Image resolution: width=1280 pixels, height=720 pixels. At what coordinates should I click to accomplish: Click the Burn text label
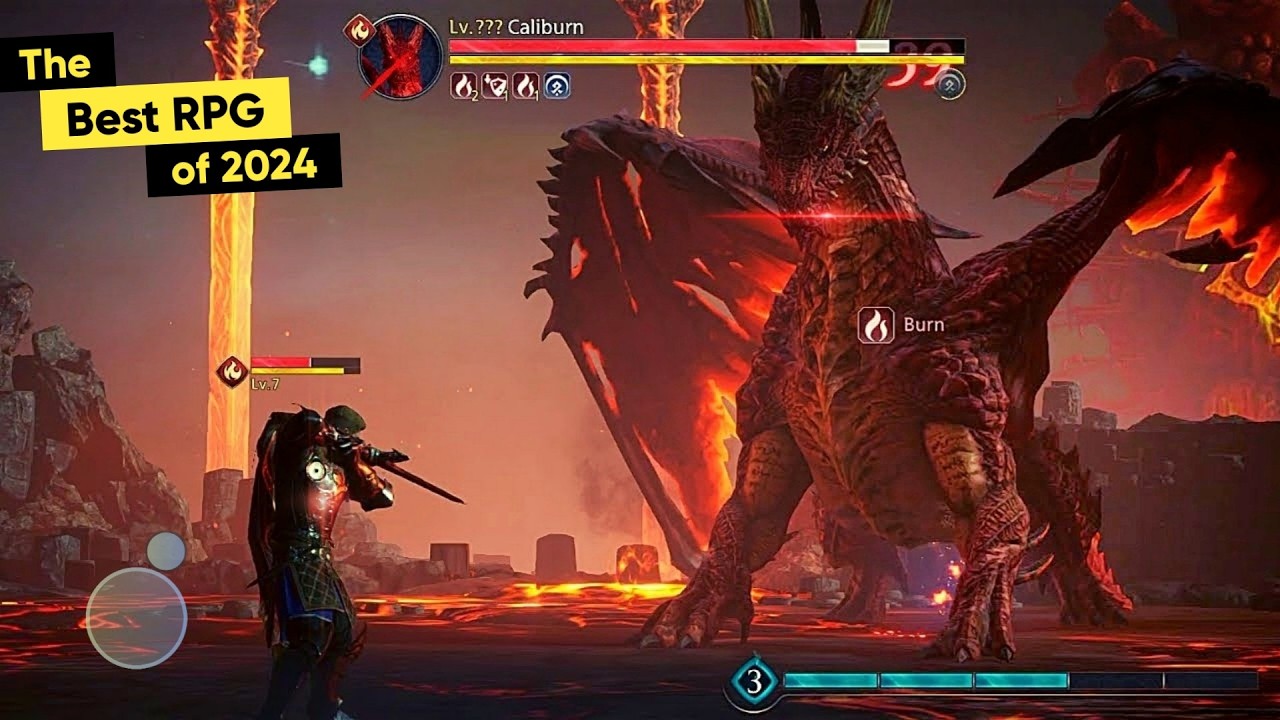pos(926,325)
